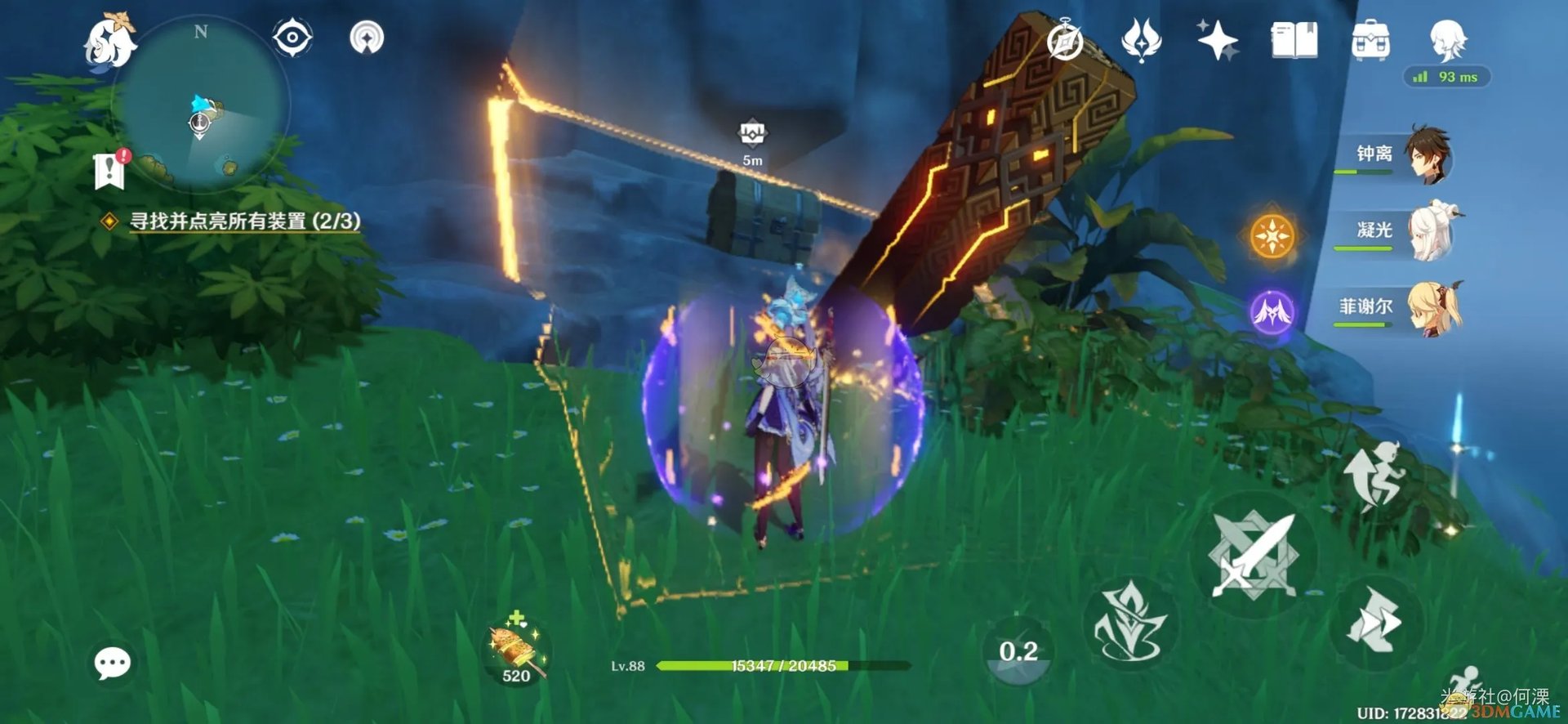Open the compass events icon
This screenshot has width=1568, height=724.
coord(1065,41)
